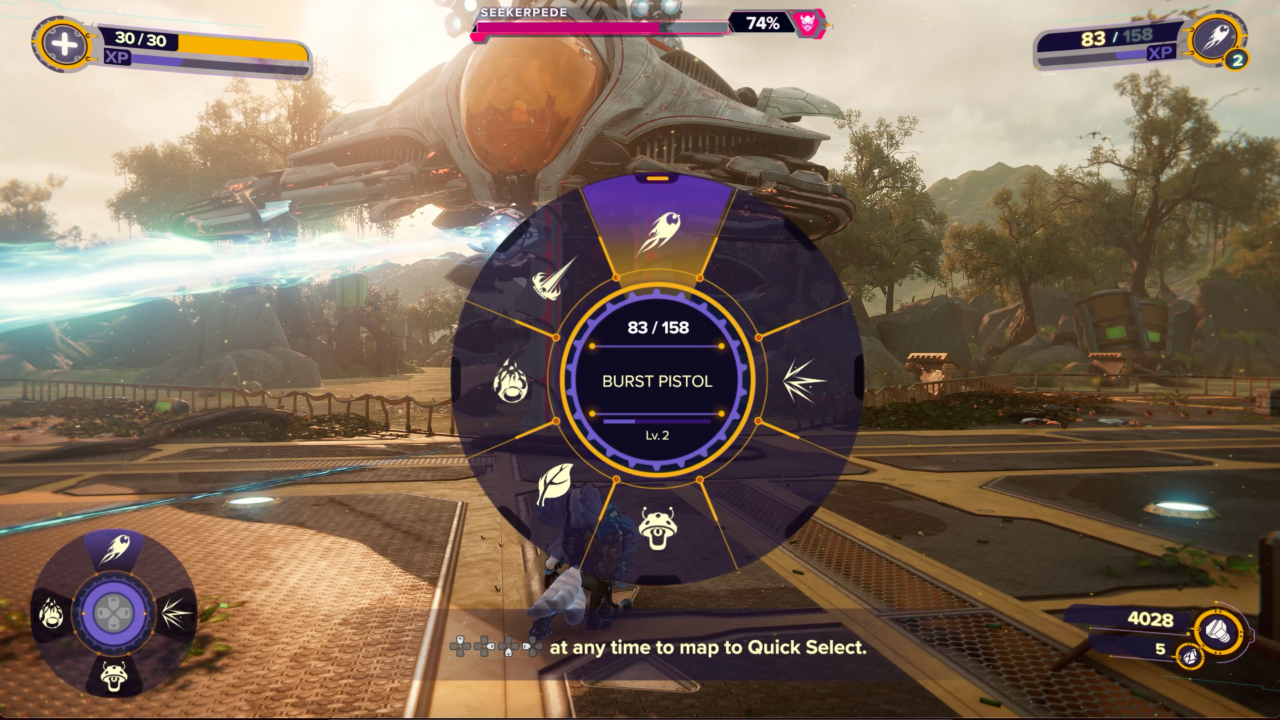Choose the leaf weapon in the weapon wheel
This screenshot has height=720, width=1280.
554,484
